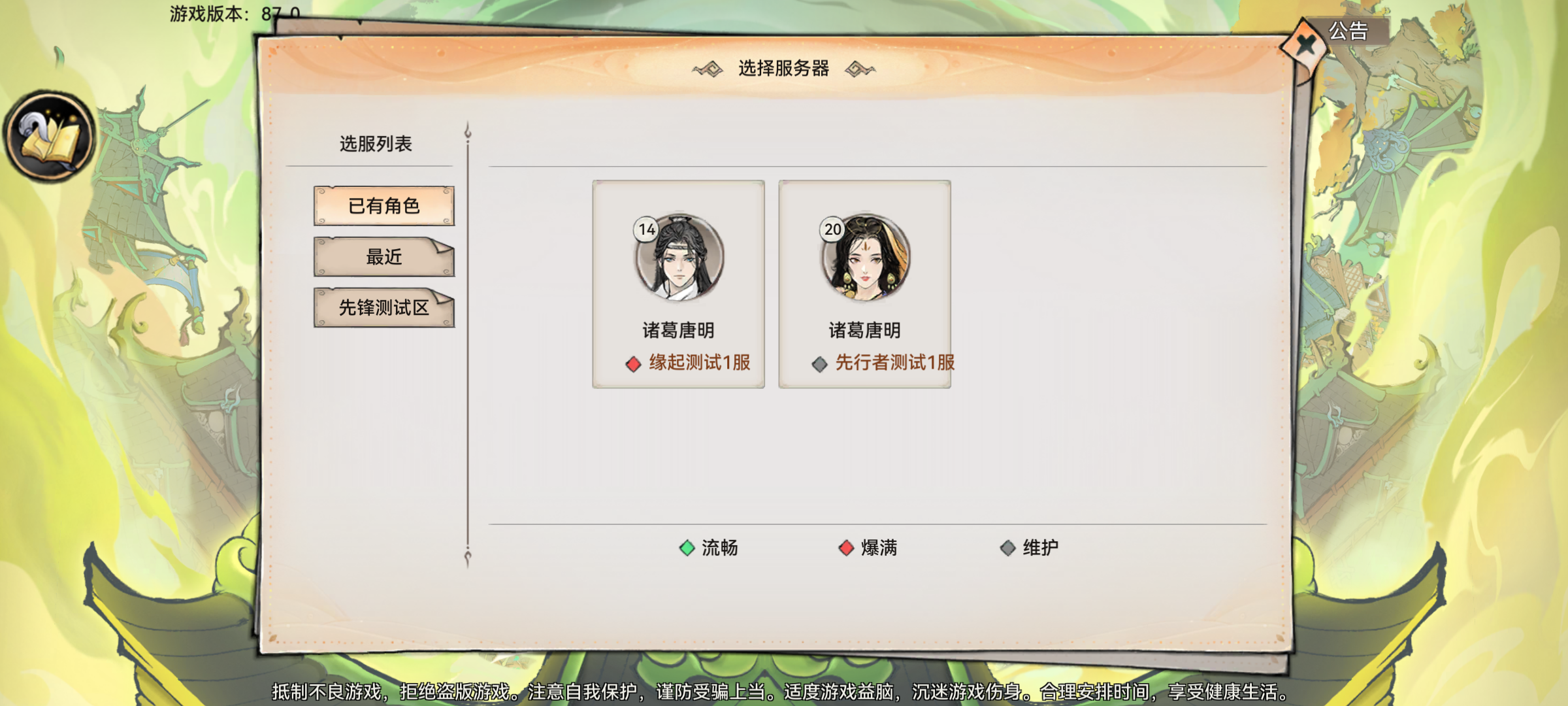Viewport: 1568px width, 706px height.
Task: Switch to the 最近 server filter
Action: pyautogui.click(x=384, y=257)
